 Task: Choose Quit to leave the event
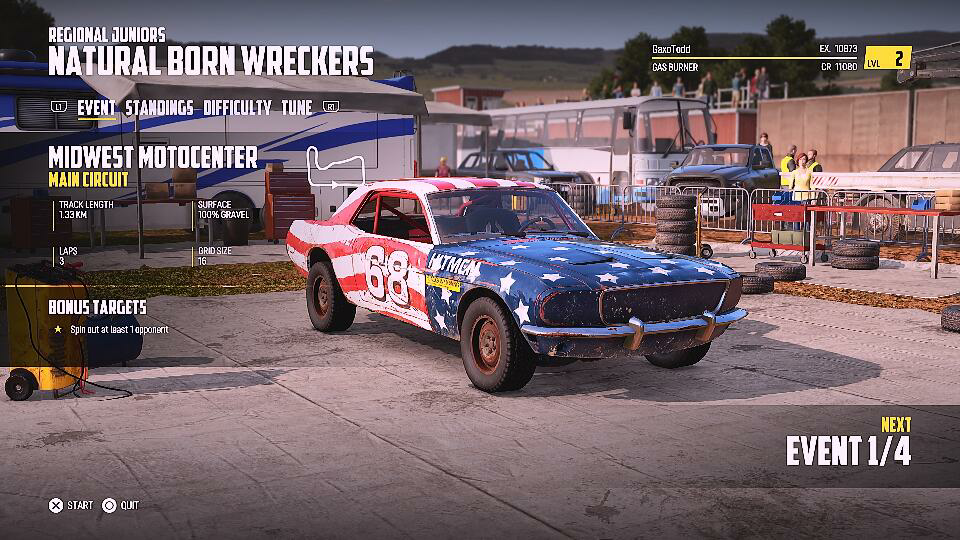point(121,505)
